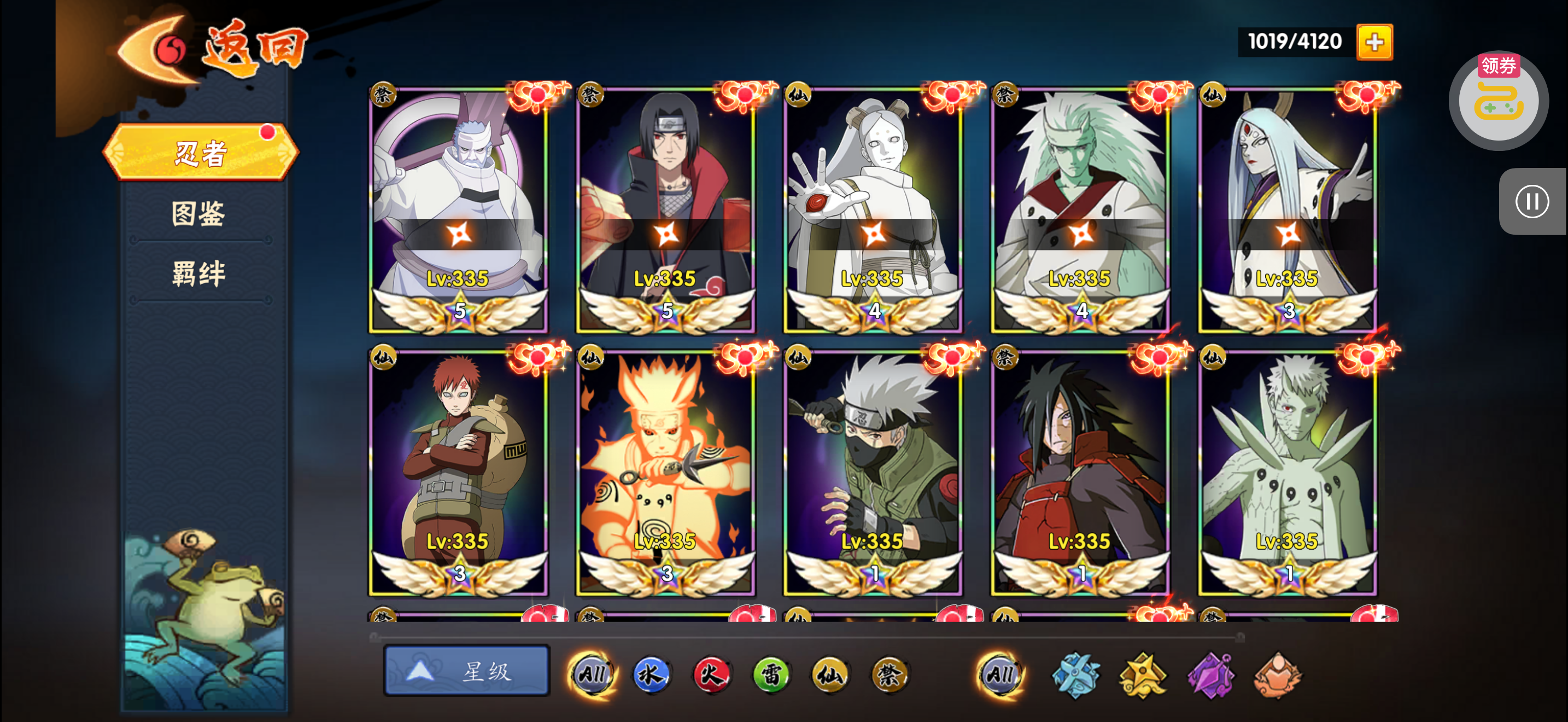Open the 领券 coupon overlay button
The image size is (1568, 722).
(x=1498, y=101)
